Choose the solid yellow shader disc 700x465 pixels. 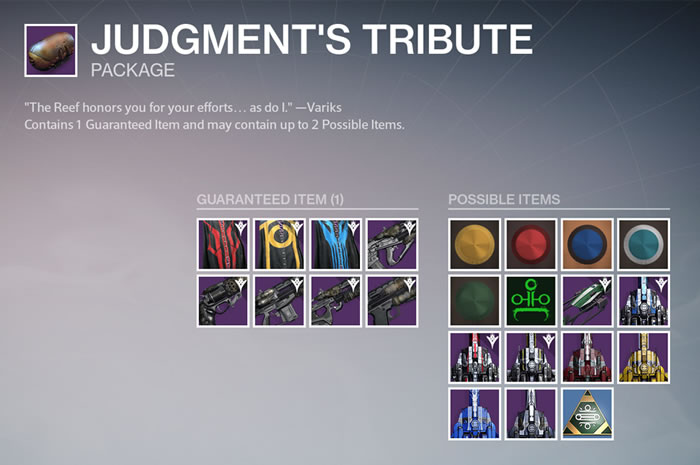(474, 244)
